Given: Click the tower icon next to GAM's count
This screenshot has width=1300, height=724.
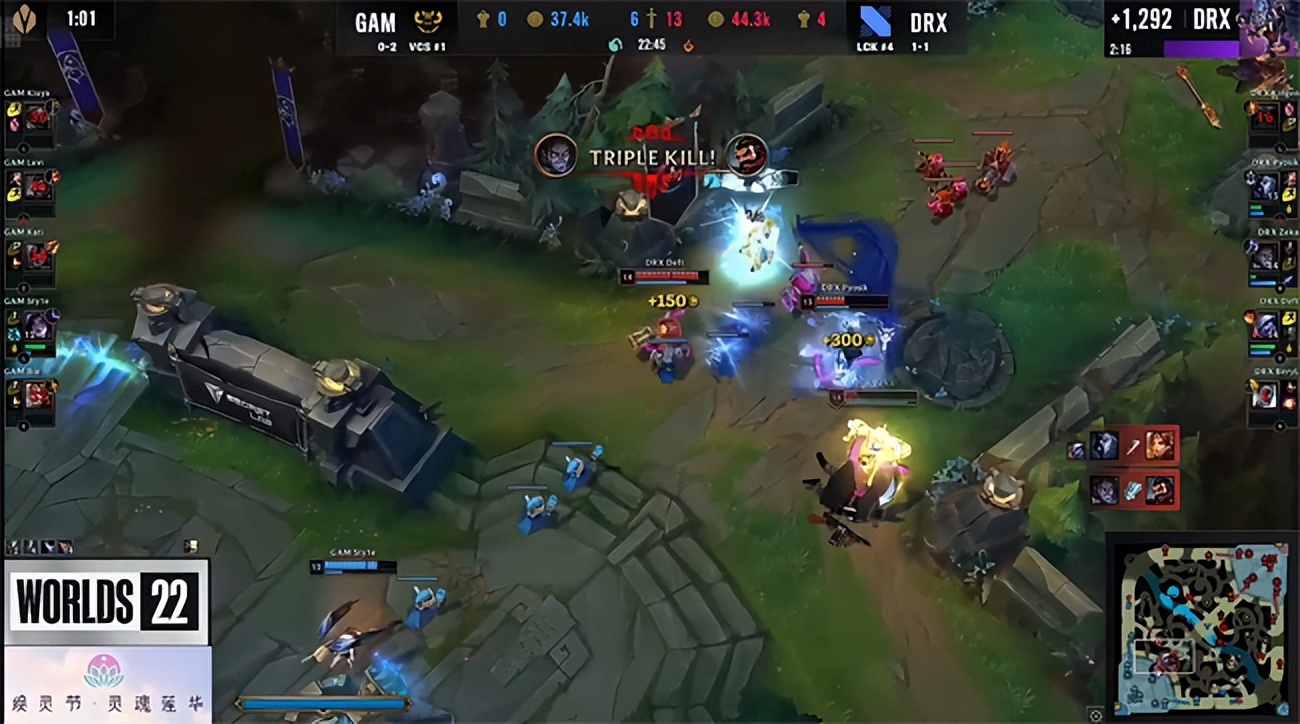Looking at the screenshot, I should [483, 18].
